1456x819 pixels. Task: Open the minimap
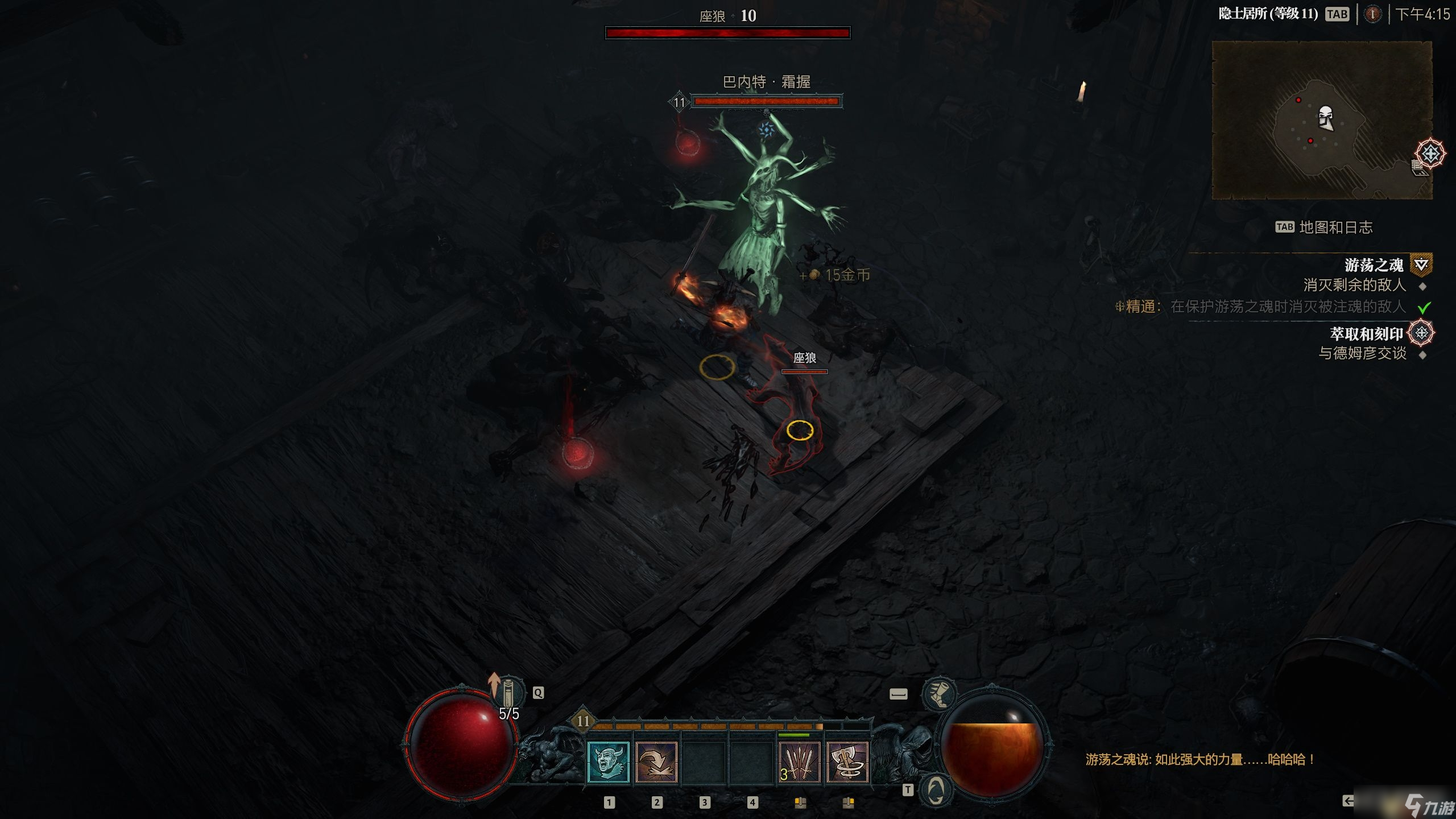[x=1322, y=121]
